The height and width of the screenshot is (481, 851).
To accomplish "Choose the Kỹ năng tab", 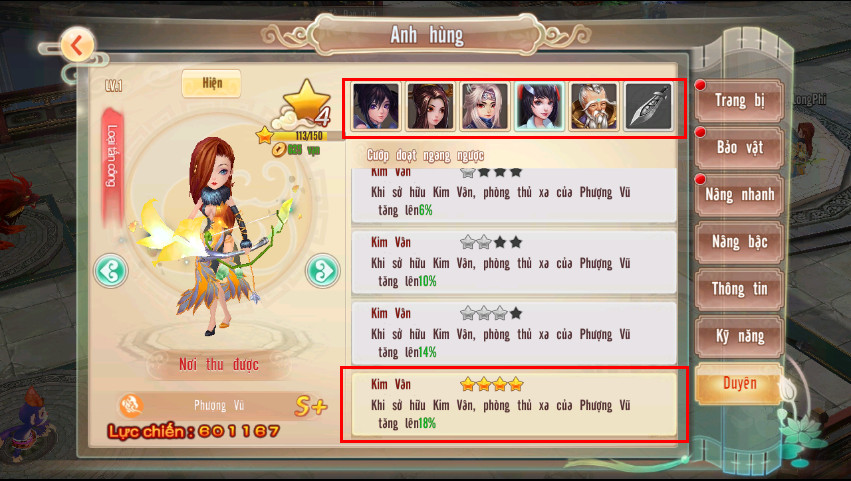I will pos(739,337).
